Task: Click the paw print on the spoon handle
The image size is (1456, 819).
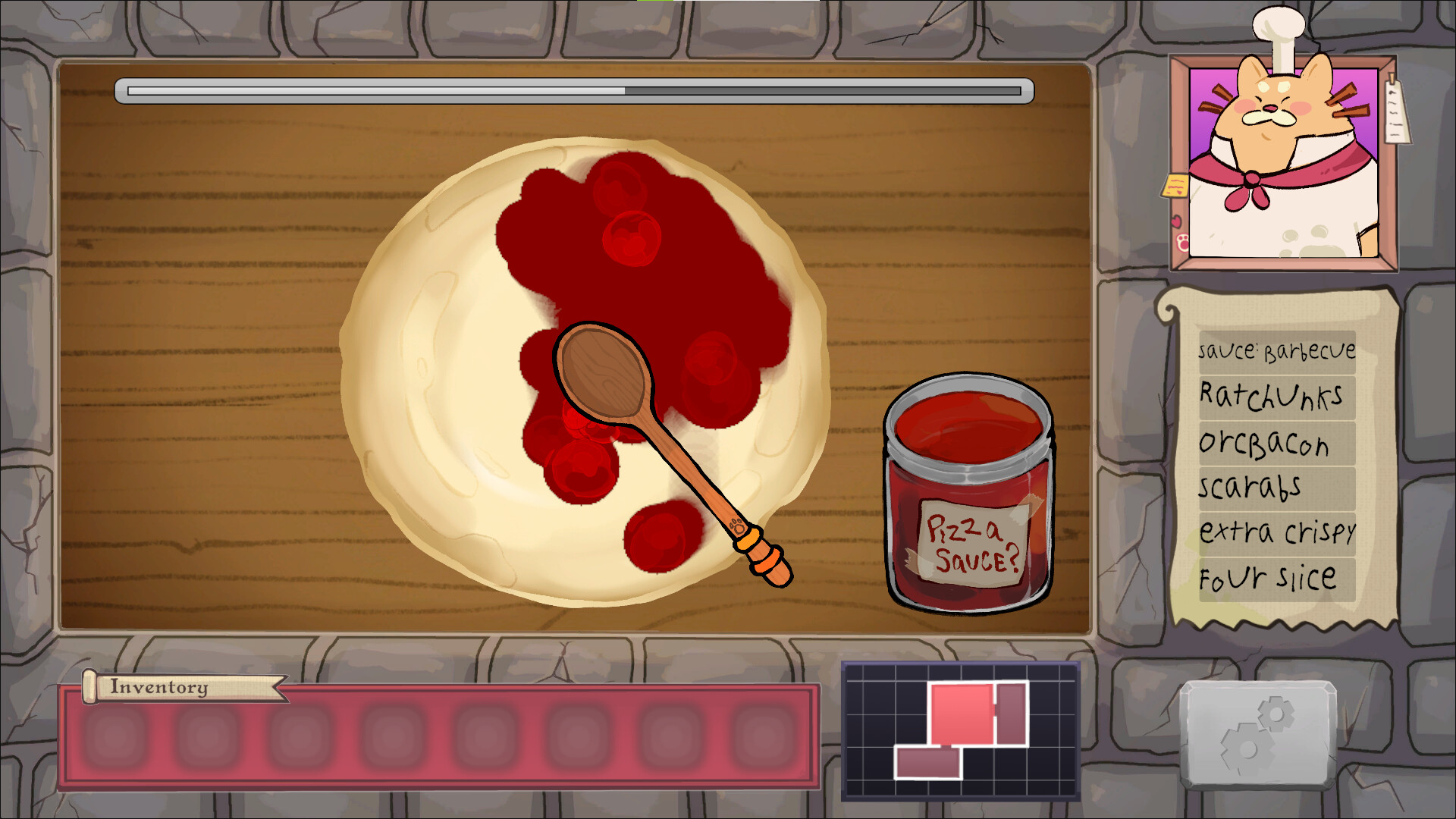Action: tap(738, 526)
